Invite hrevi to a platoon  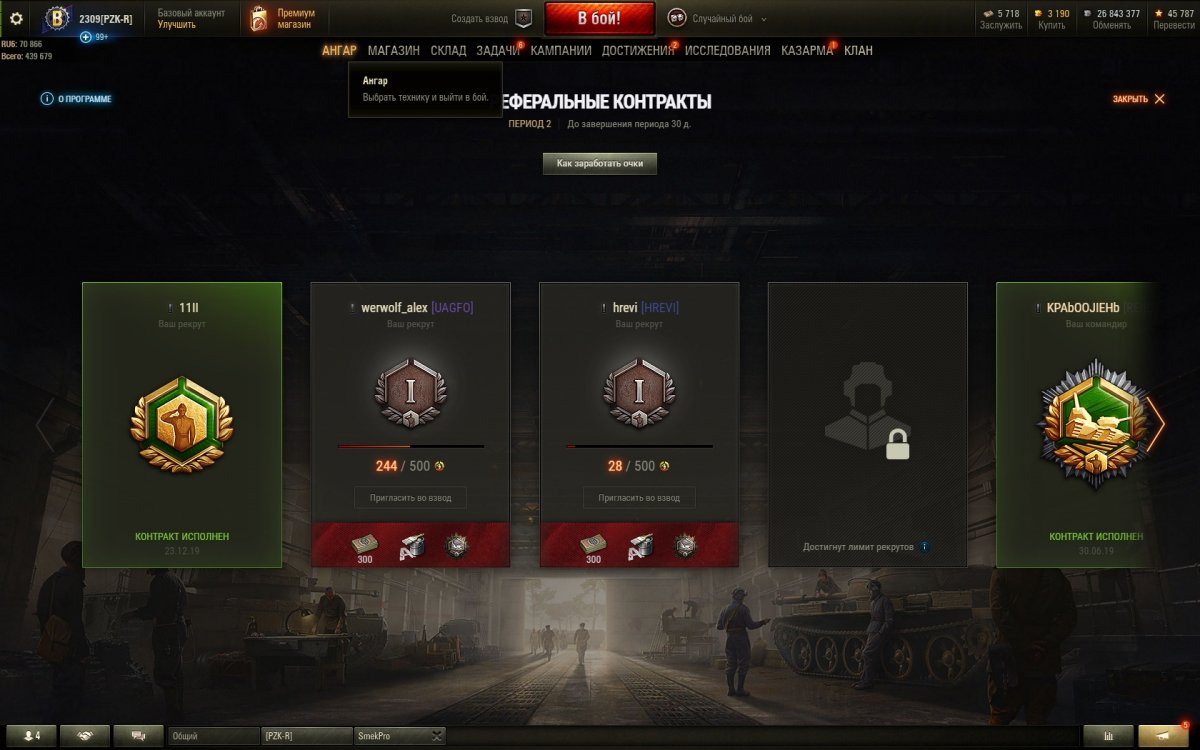click(x=639, y=497)
